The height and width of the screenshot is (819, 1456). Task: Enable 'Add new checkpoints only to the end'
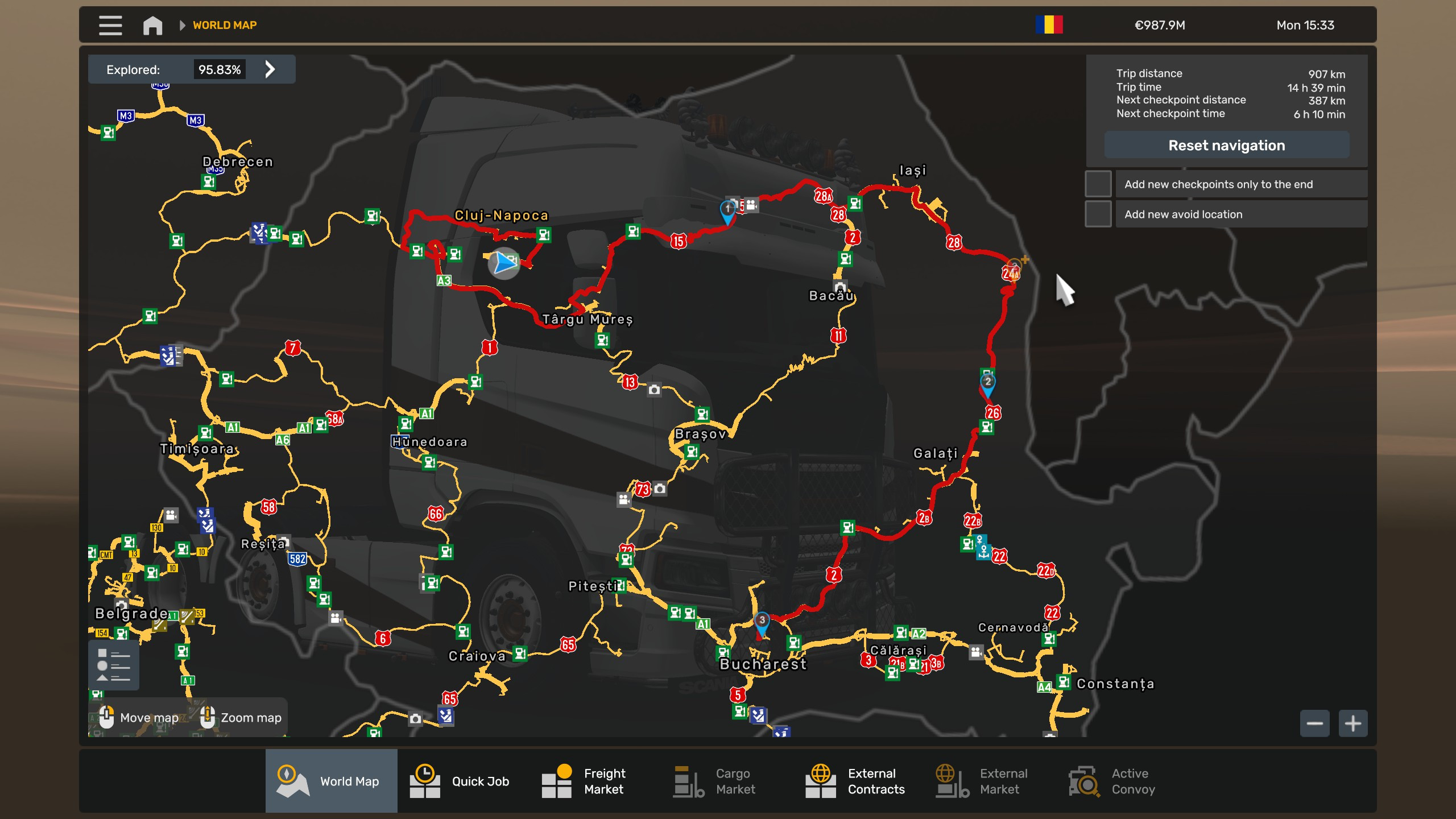pyautogui.click(x=1098, y=184)
